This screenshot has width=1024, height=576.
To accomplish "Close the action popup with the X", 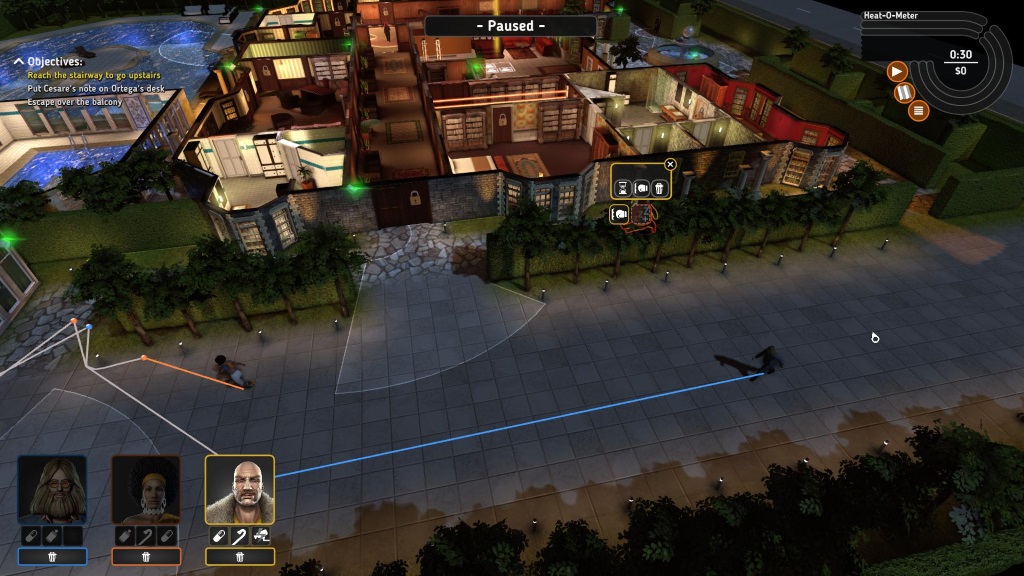I will (670, 165).
